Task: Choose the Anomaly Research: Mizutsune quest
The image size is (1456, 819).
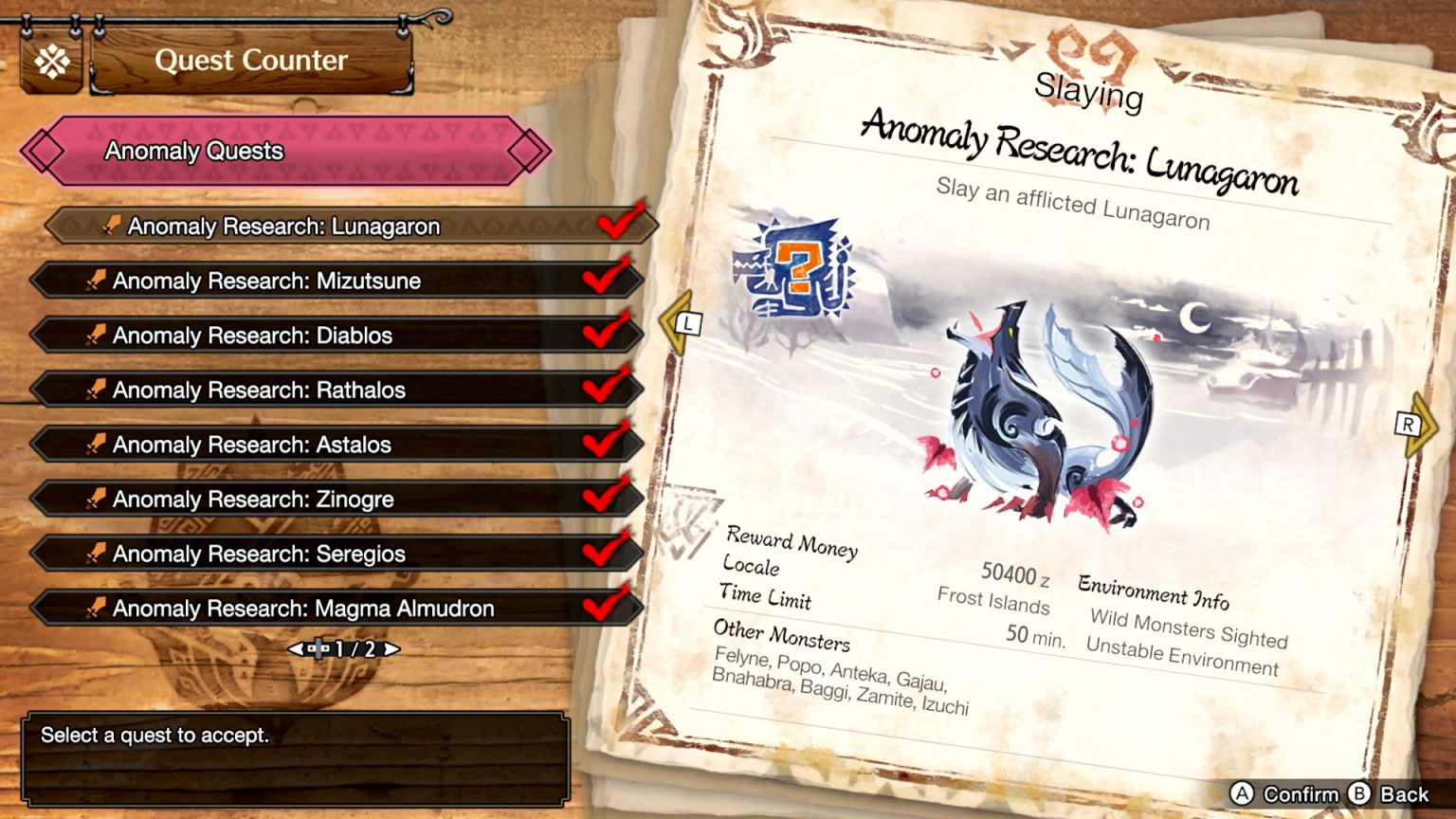Action: [x=337, y=281]
